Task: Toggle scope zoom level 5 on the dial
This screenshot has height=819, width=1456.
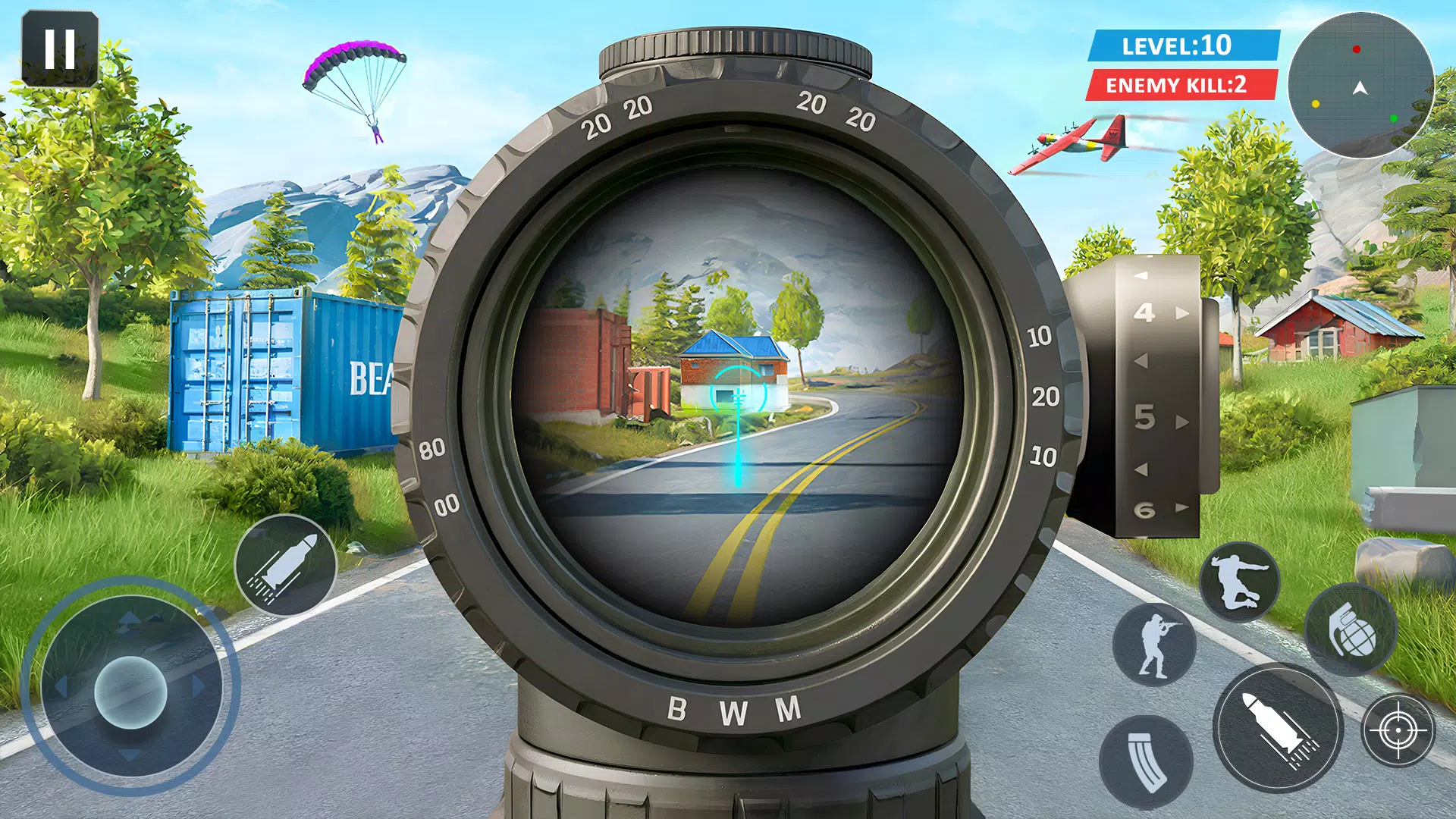Action: [1145, 418]
